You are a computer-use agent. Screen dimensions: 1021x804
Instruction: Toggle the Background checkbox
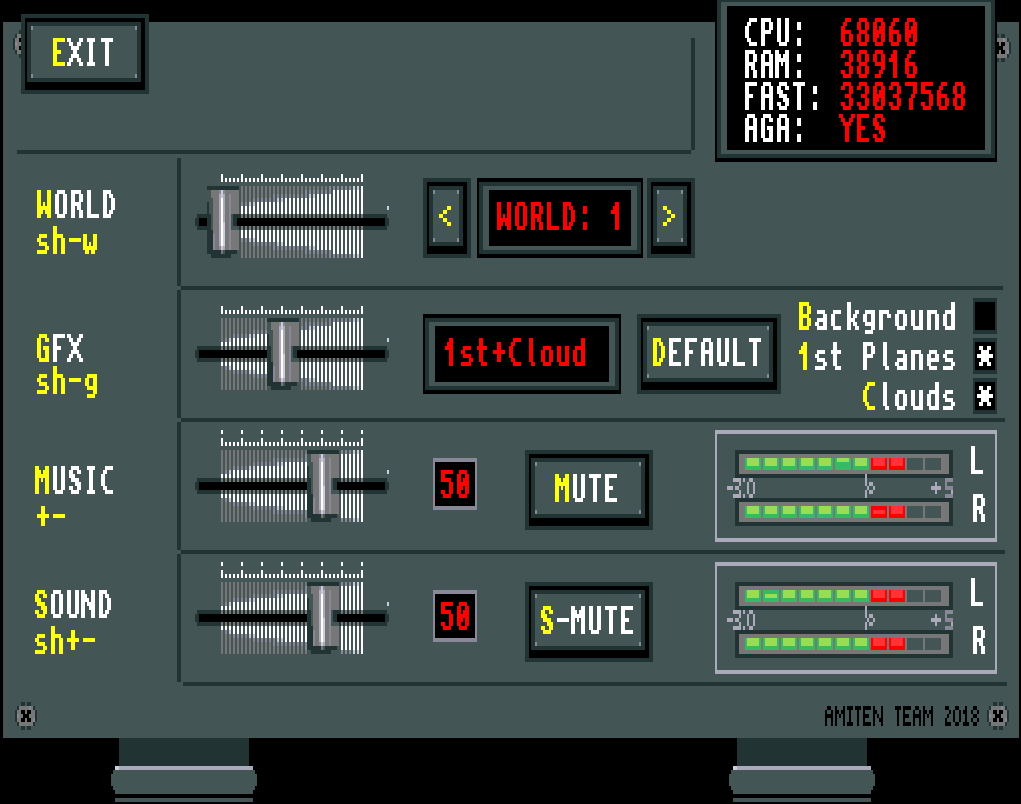point(984,316)
